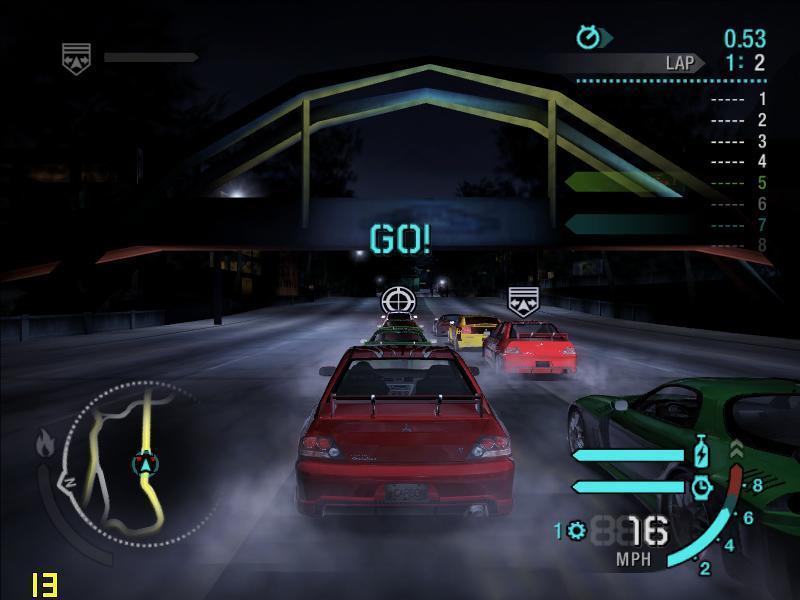This screenshot has height=600, width=800.
Task: Select the speedbreaker clock icon
Action: click(702, 486)
